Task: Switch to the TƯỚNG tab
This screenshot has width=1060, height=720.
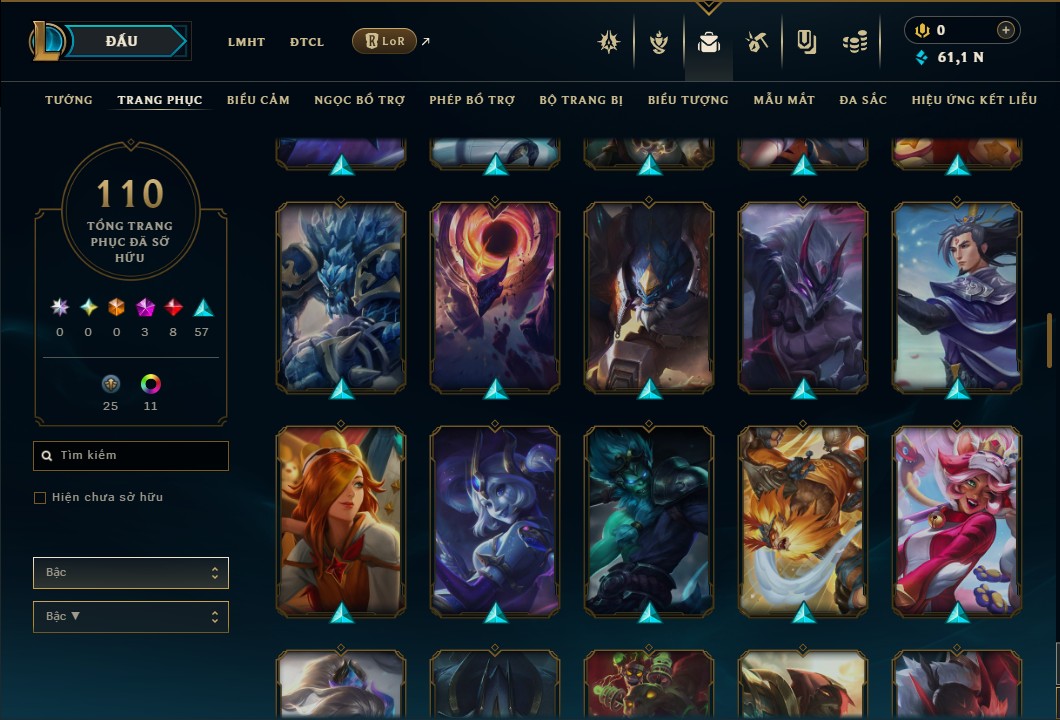Action: click(69, 100)
